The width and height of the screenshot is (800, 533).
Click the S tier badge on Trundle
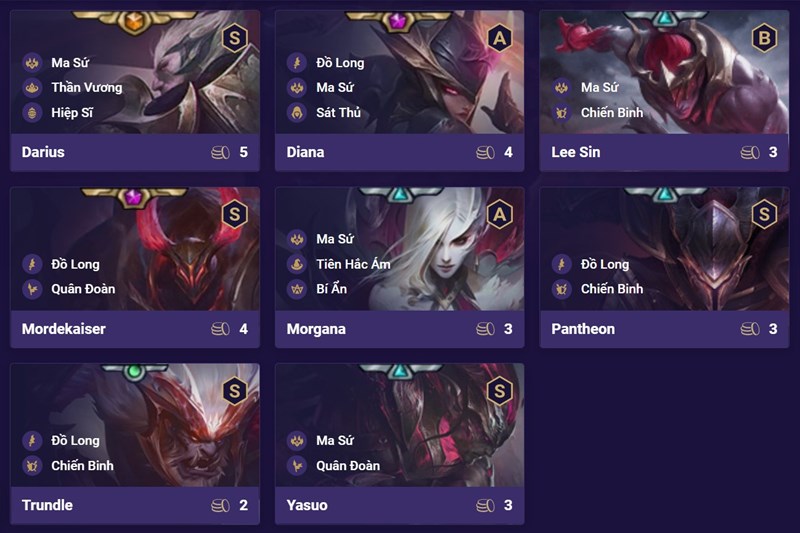click(234, 390)
